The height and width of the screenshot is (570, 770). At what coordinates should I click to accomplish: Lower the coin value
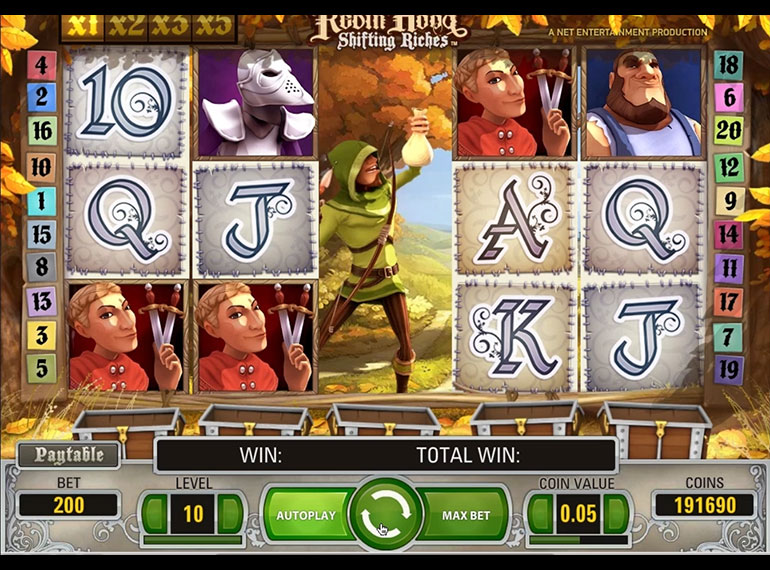(539, 514)
